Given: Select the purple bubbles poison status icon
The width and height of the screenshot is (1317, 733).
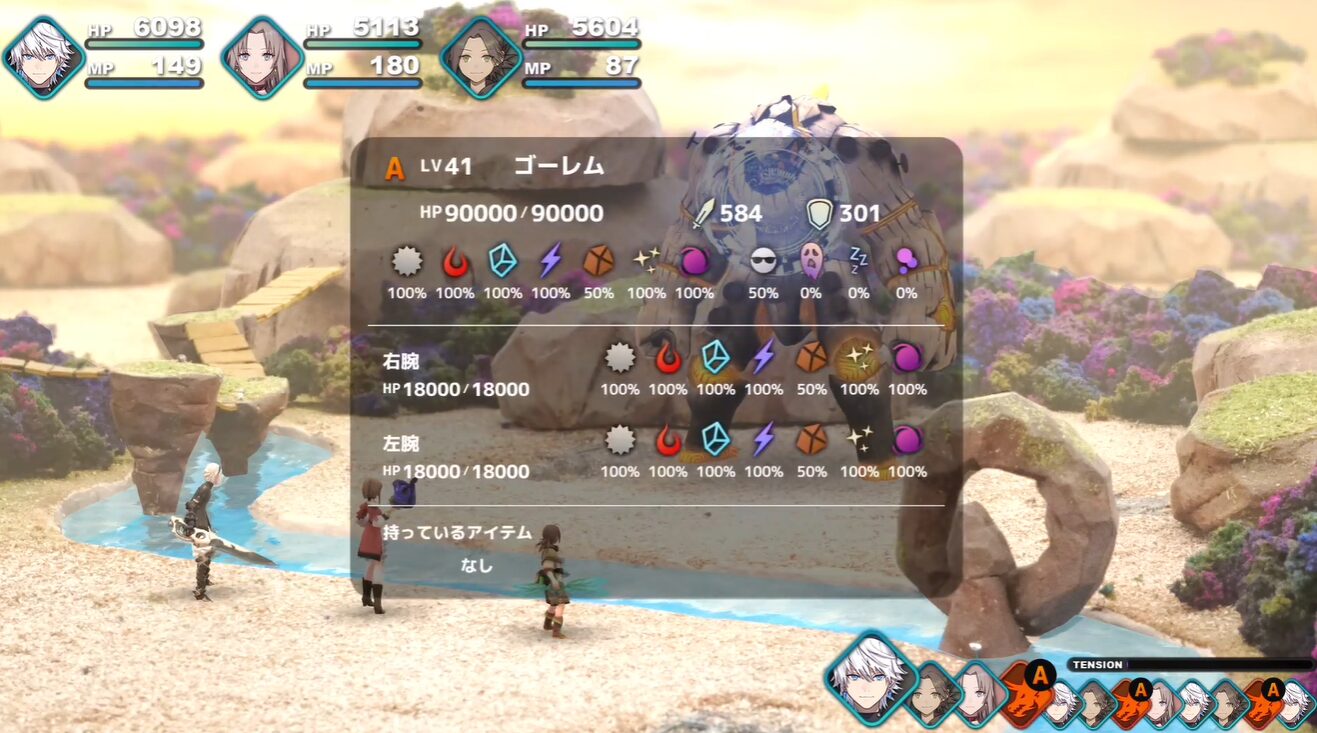Looking at the screenshot, I should (906, 261).
